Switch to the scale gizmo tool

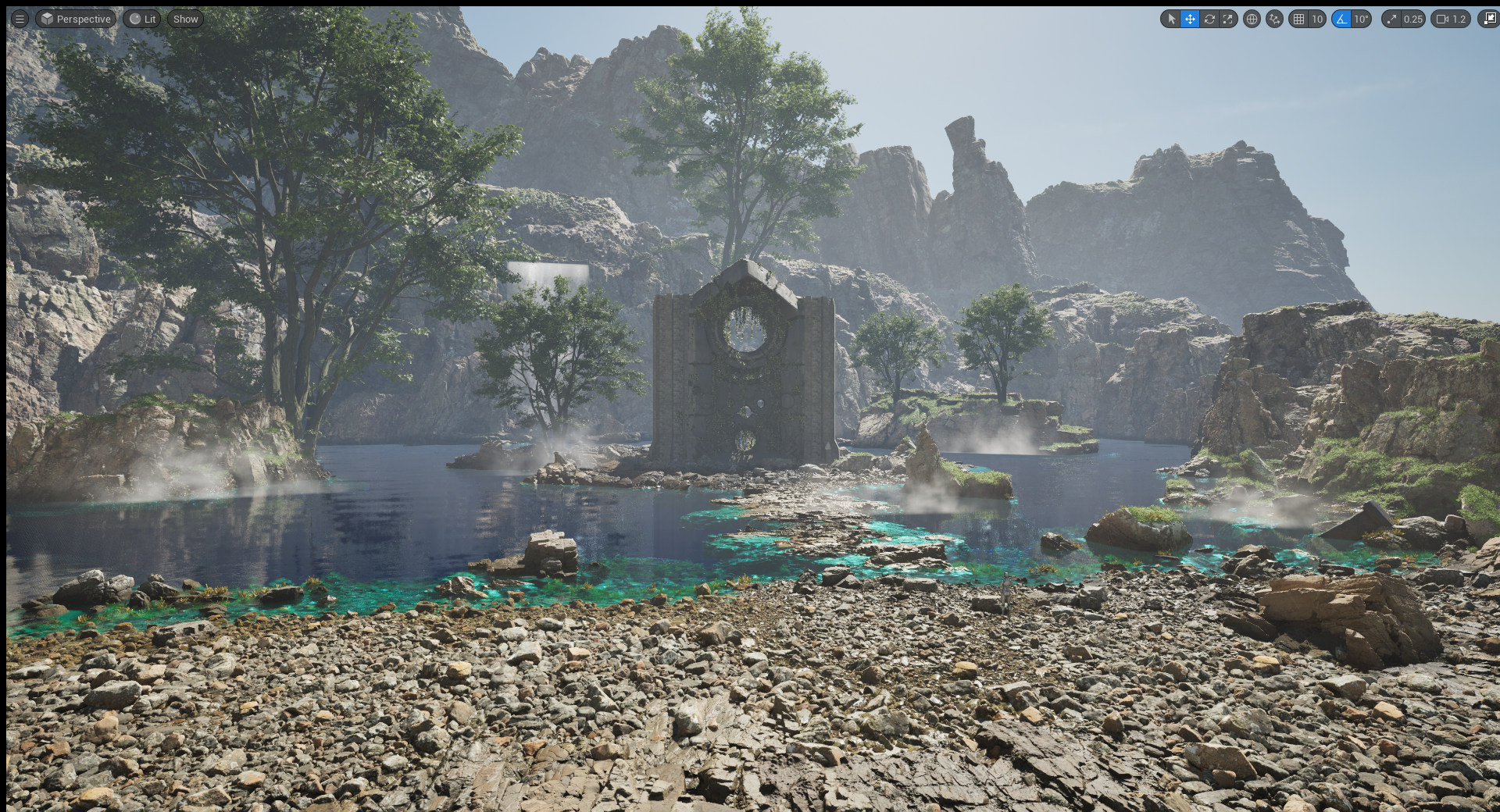[1228, 19]
